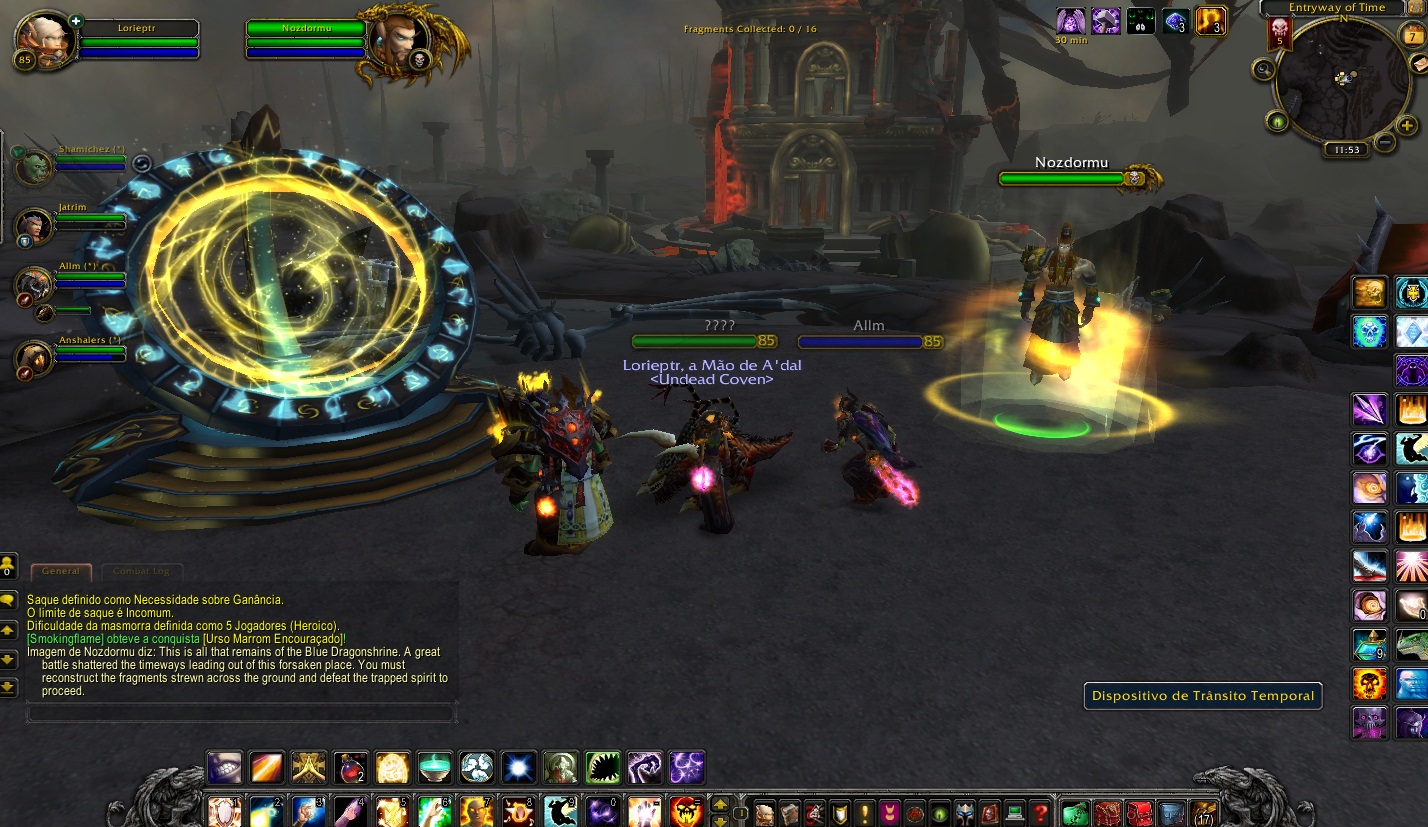The height and width of the screenshot is (827, 1428).
Task: Activate the red potion with count 2
Action: click(351, 768)
